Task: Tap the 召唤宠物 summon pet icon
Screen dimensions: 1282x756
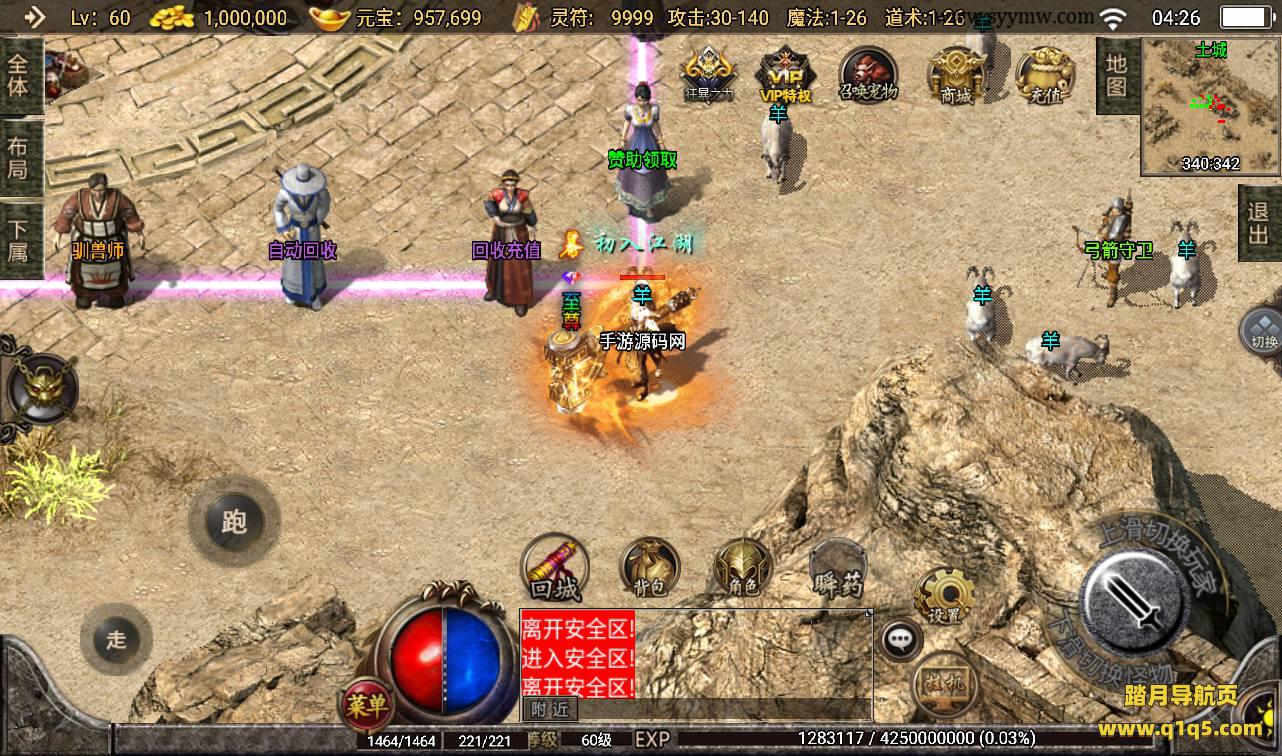Action: click(868, 74)
